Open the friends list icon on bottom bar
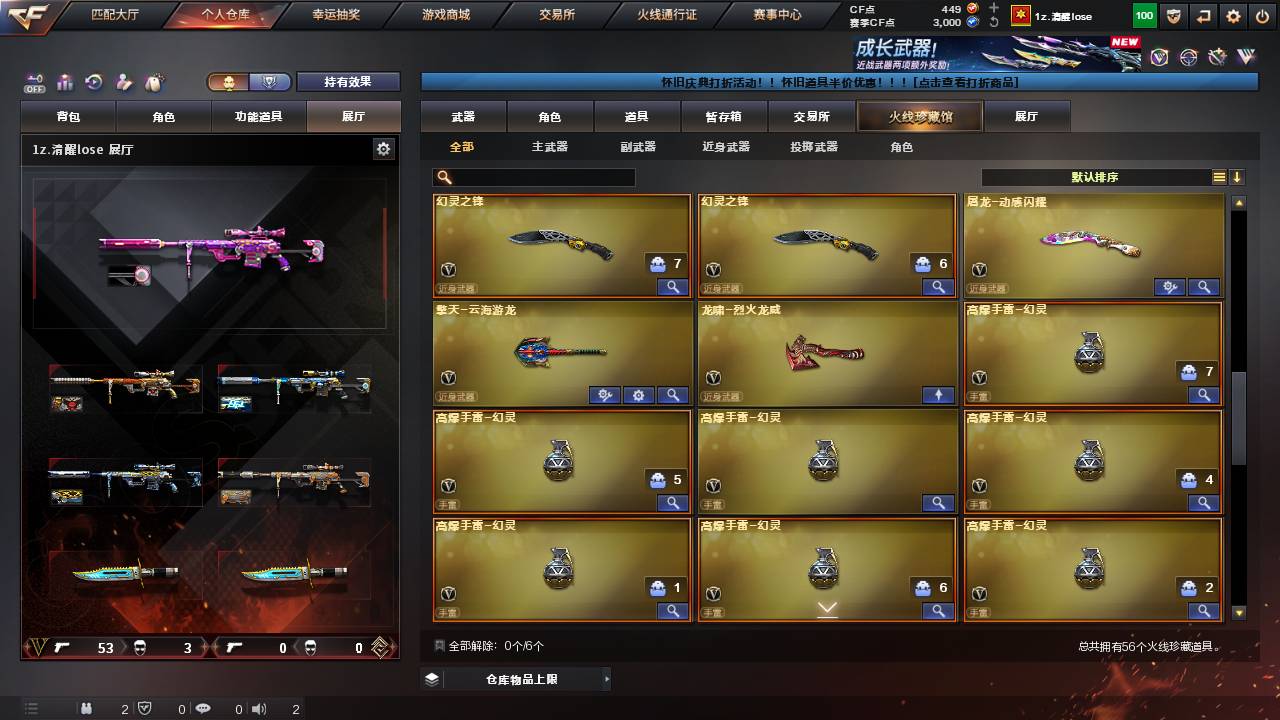Viewport: 1280px width, 720px height. [x=87, y=708]
